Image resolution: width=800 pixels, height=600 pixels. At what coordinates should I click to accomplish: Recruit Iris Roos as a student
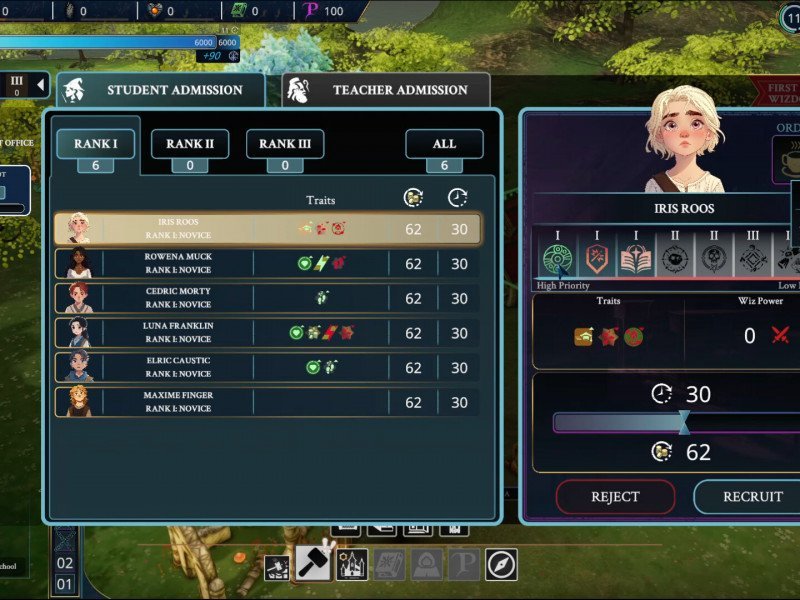coord(752,496)
